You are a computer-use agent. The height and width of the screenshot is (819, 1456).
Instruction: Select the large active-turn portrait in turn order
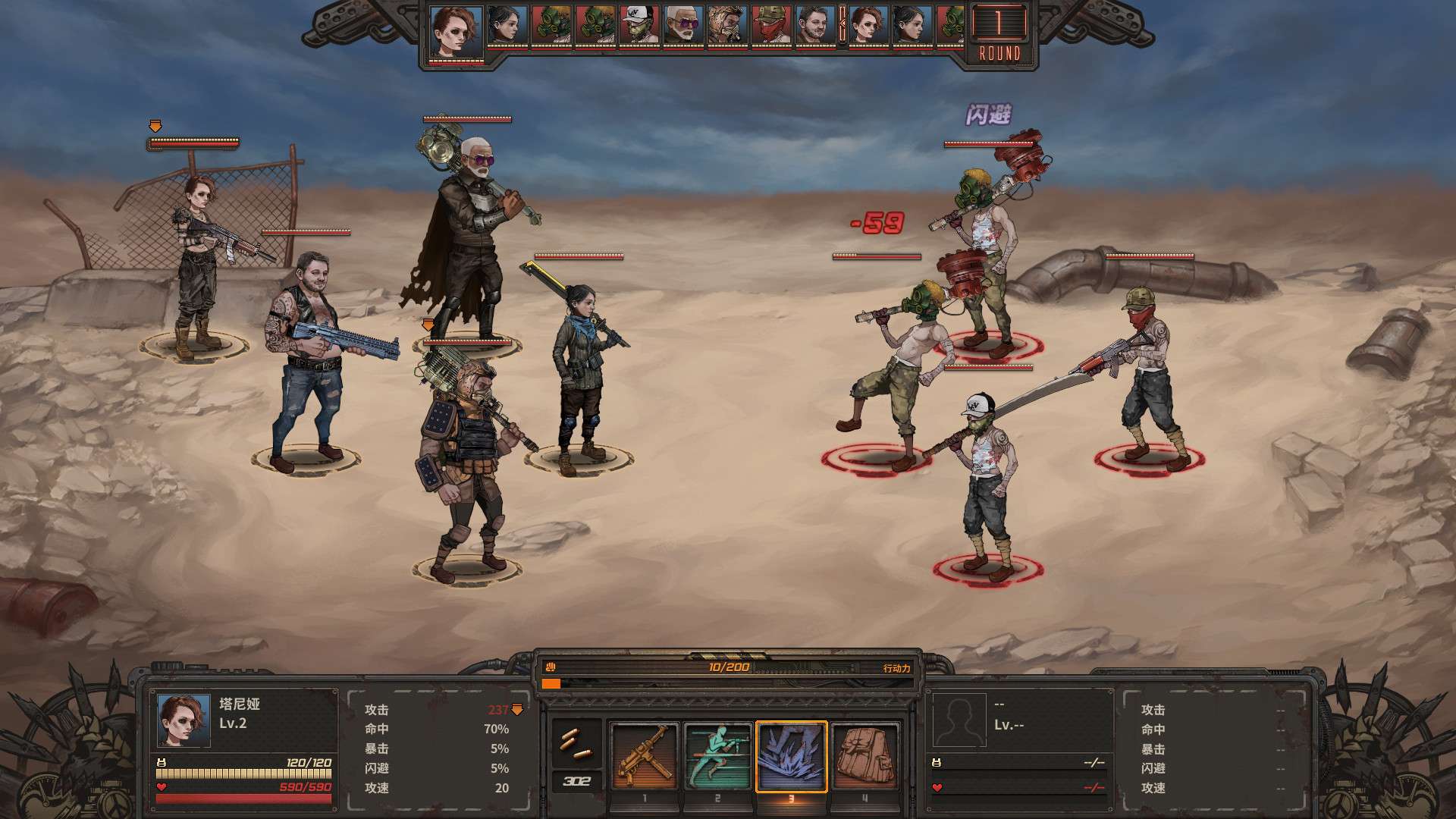tap(457, 32)
